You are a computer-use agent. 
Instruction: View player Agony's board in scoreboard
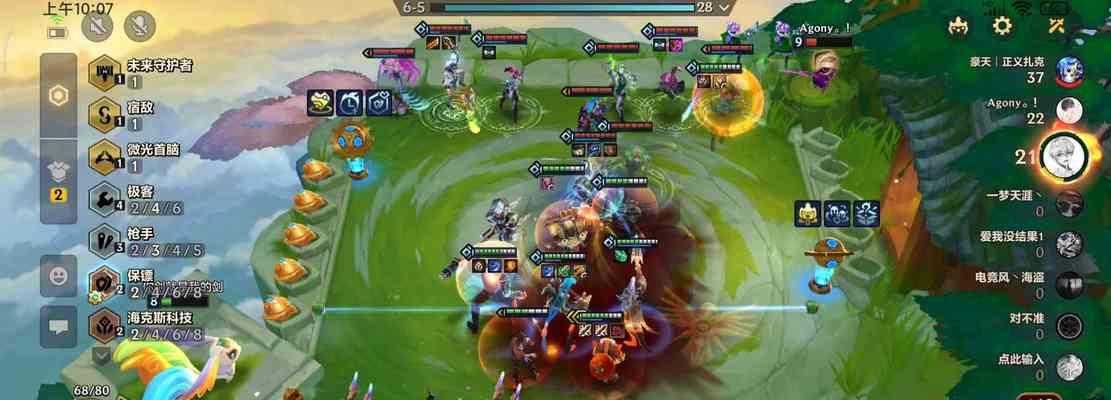(x=1070, y=110)
